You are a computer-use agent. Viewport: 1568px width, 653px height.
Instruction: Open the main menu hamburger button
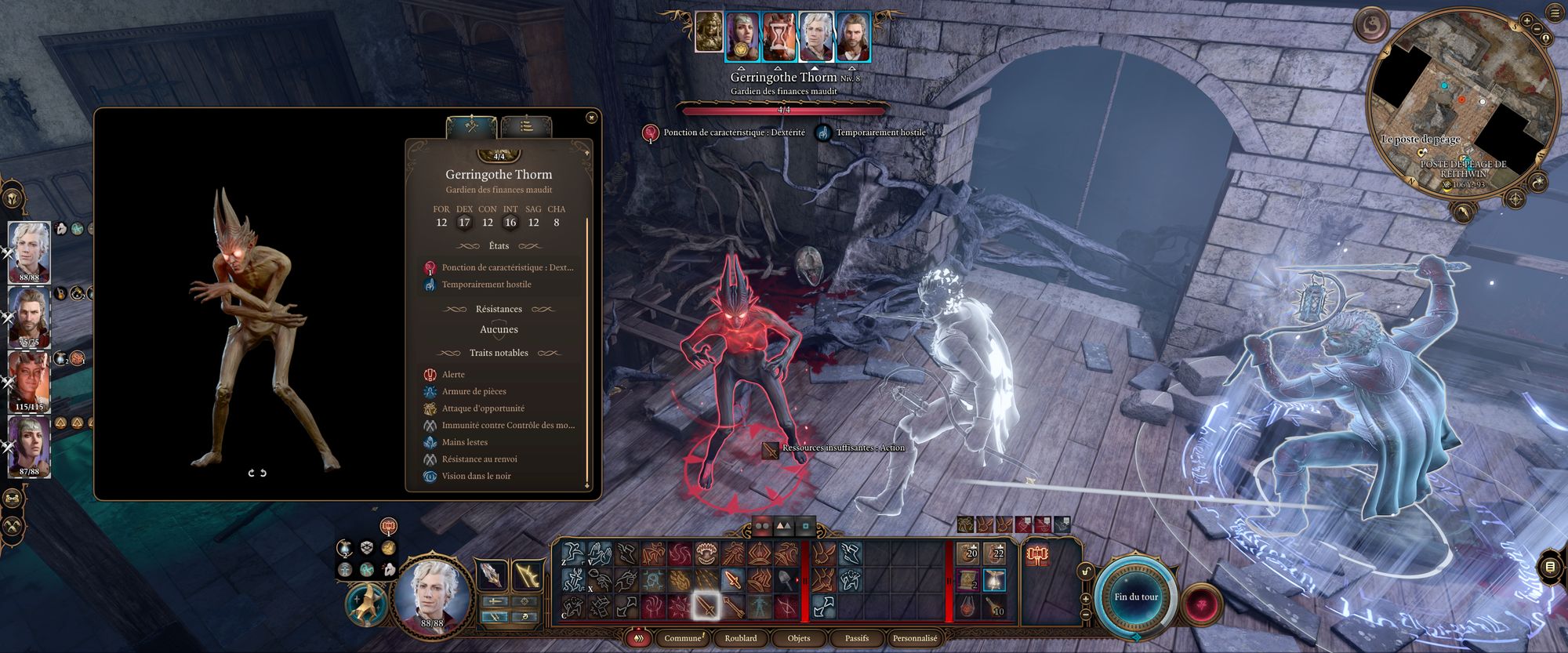click(x=1555, y=12)
